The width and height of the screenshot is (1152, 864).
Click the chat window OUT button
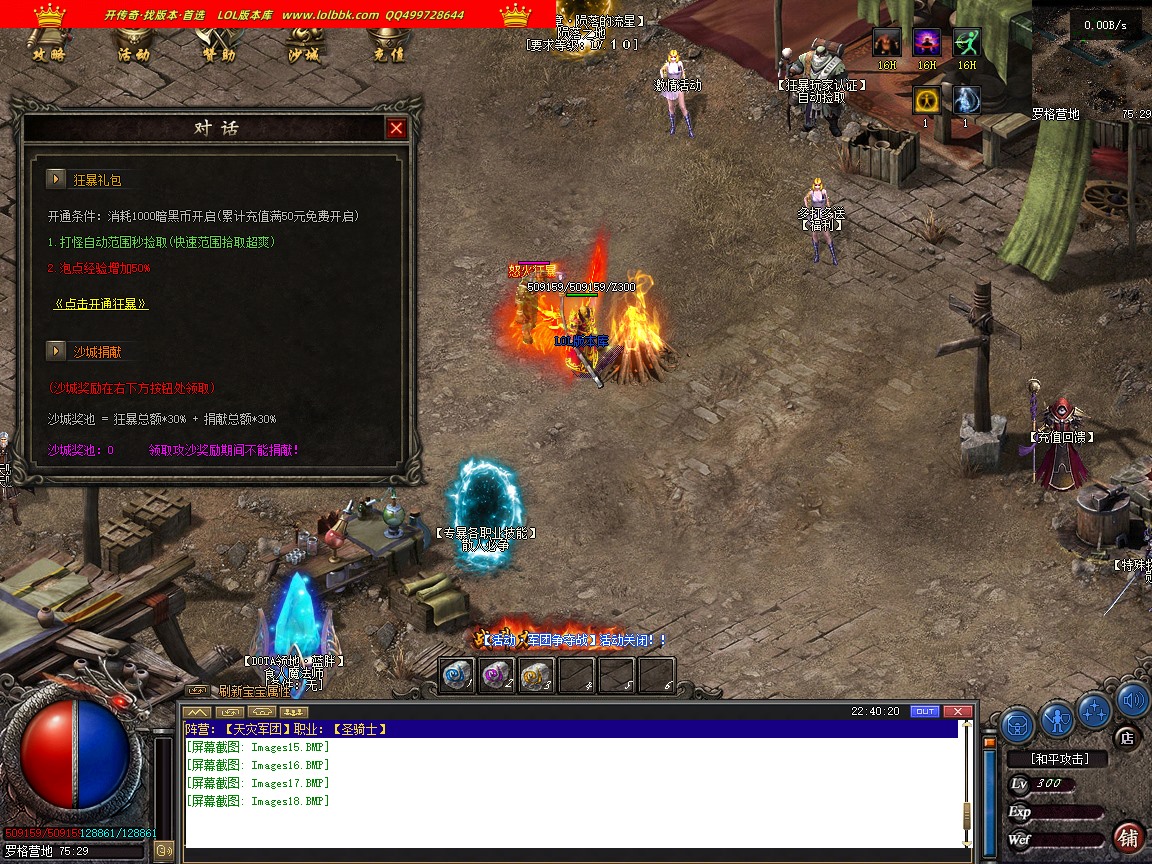[x=925, y=711]
